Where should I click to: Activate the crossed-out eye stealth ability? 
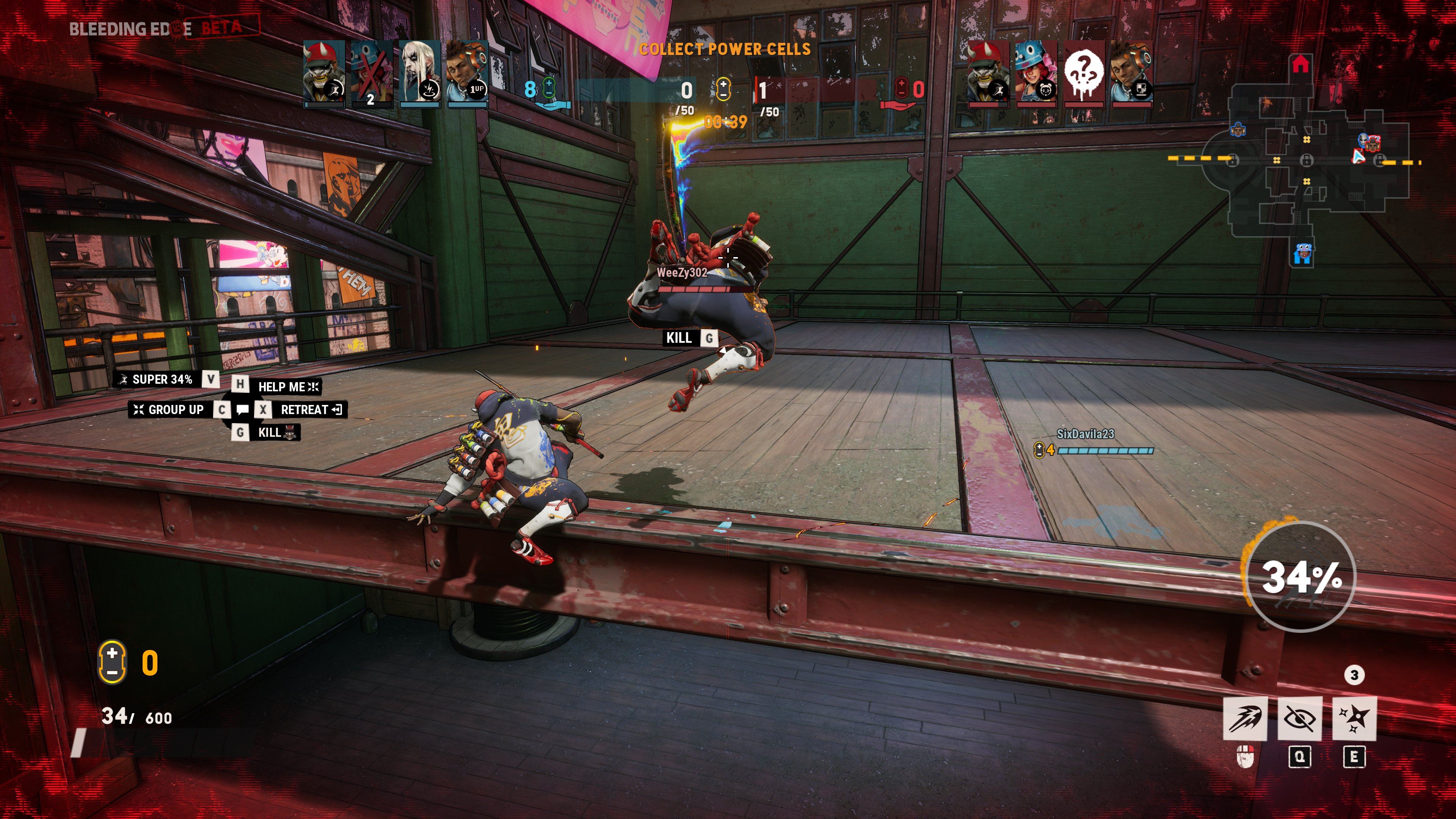pos(1299,718)
